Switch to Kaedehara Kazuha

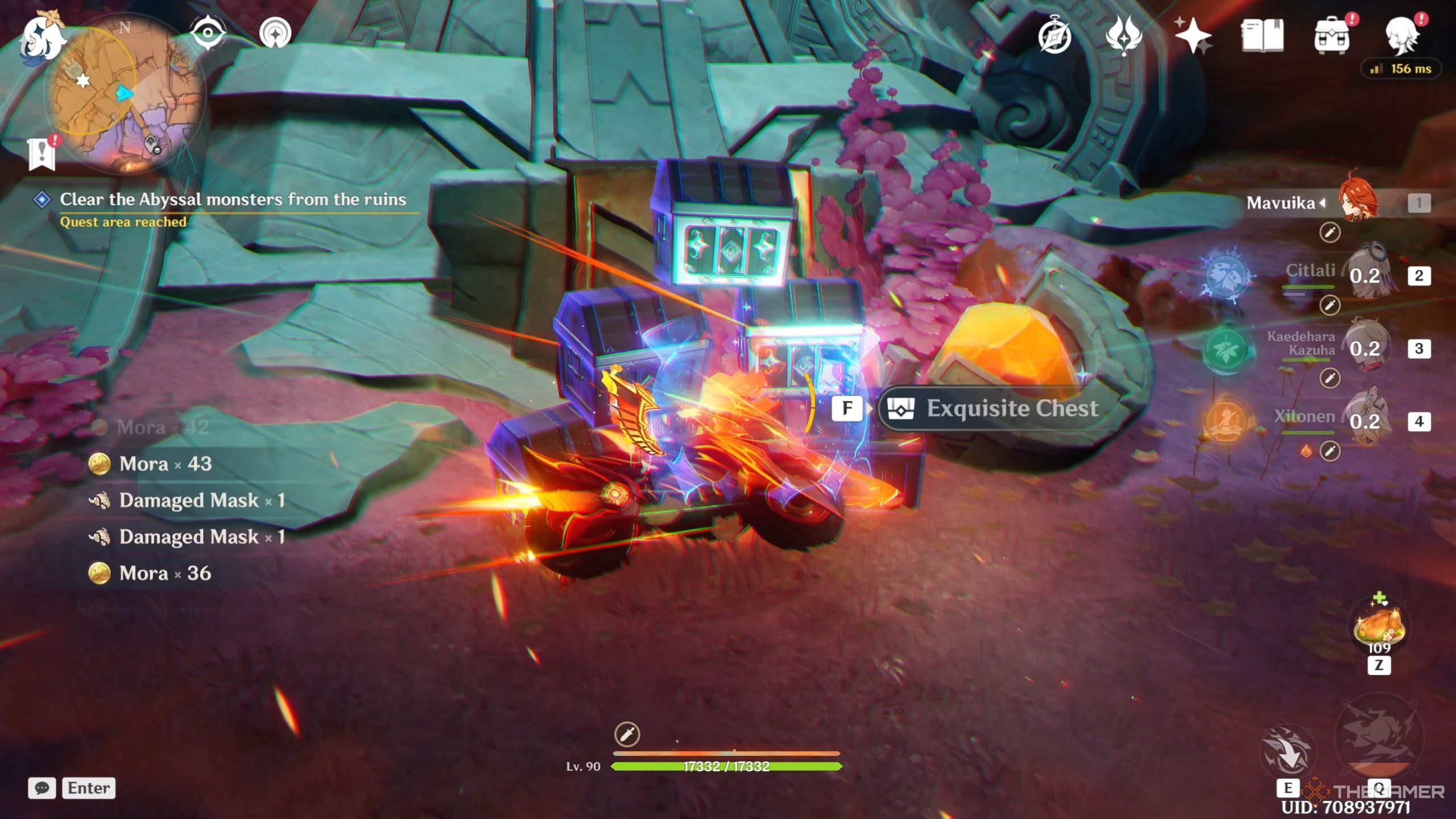pos(1365,348)
